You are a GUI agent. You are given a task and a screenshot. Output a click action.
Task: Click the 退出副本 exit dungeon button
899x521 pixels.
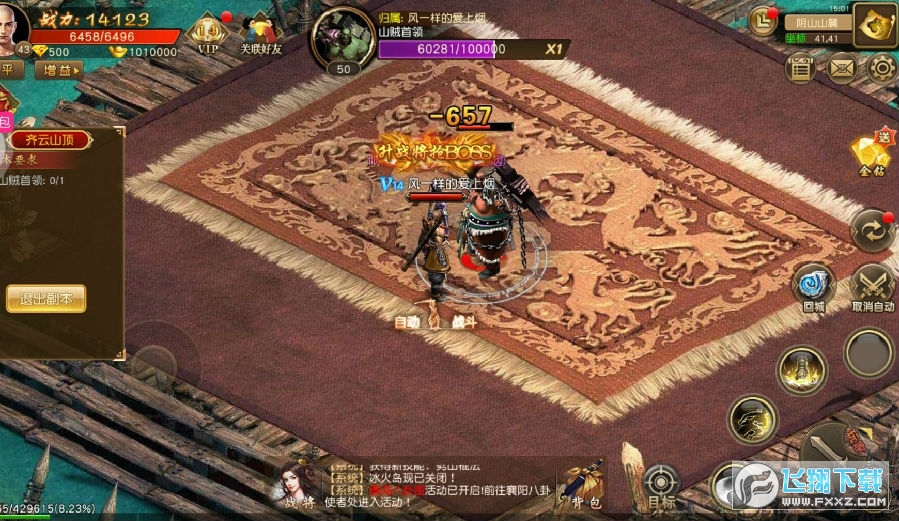coord(45,298)
